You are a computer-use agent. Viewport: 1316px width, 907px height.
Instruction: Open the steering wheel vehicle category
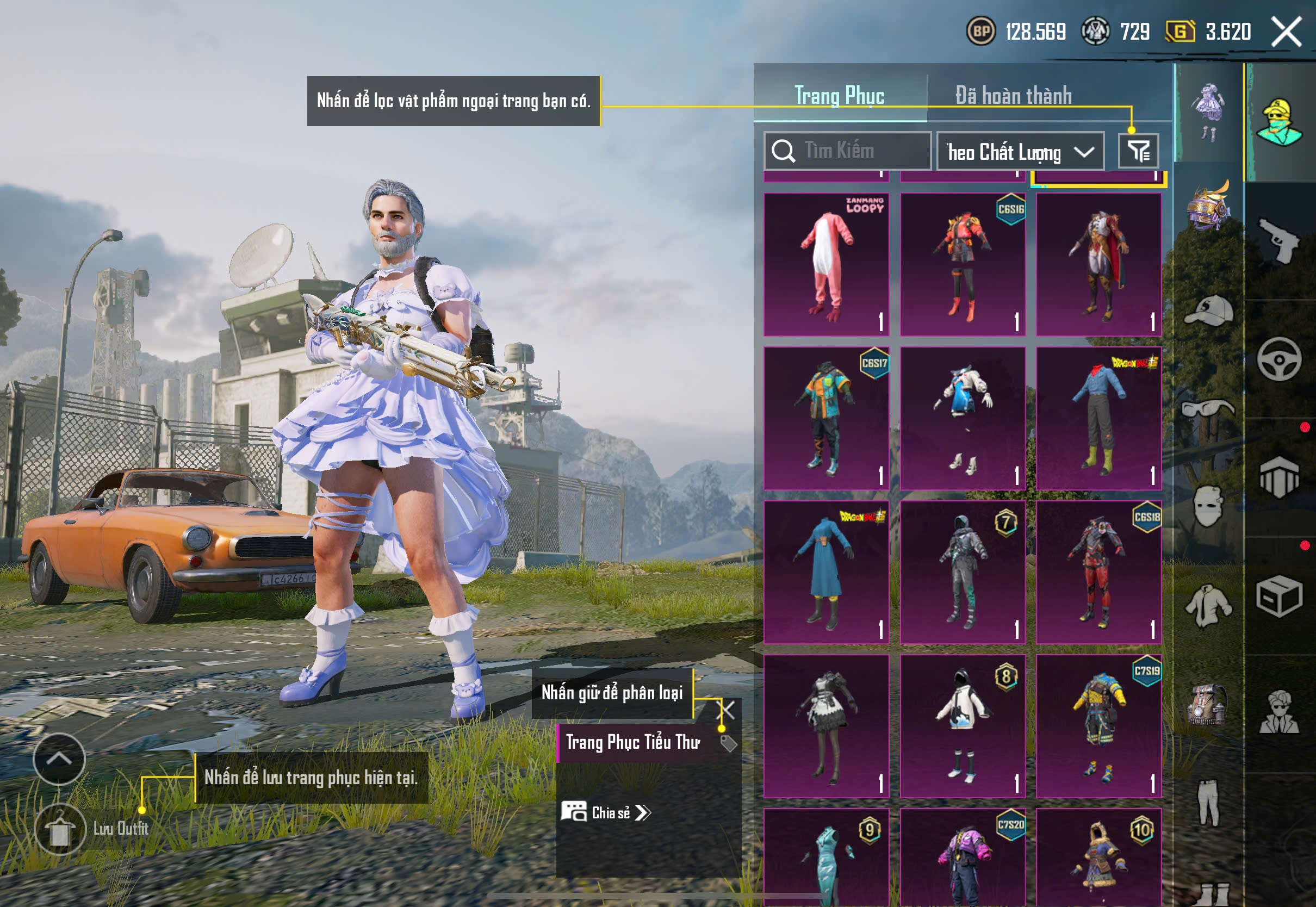tap(1279, 360)
